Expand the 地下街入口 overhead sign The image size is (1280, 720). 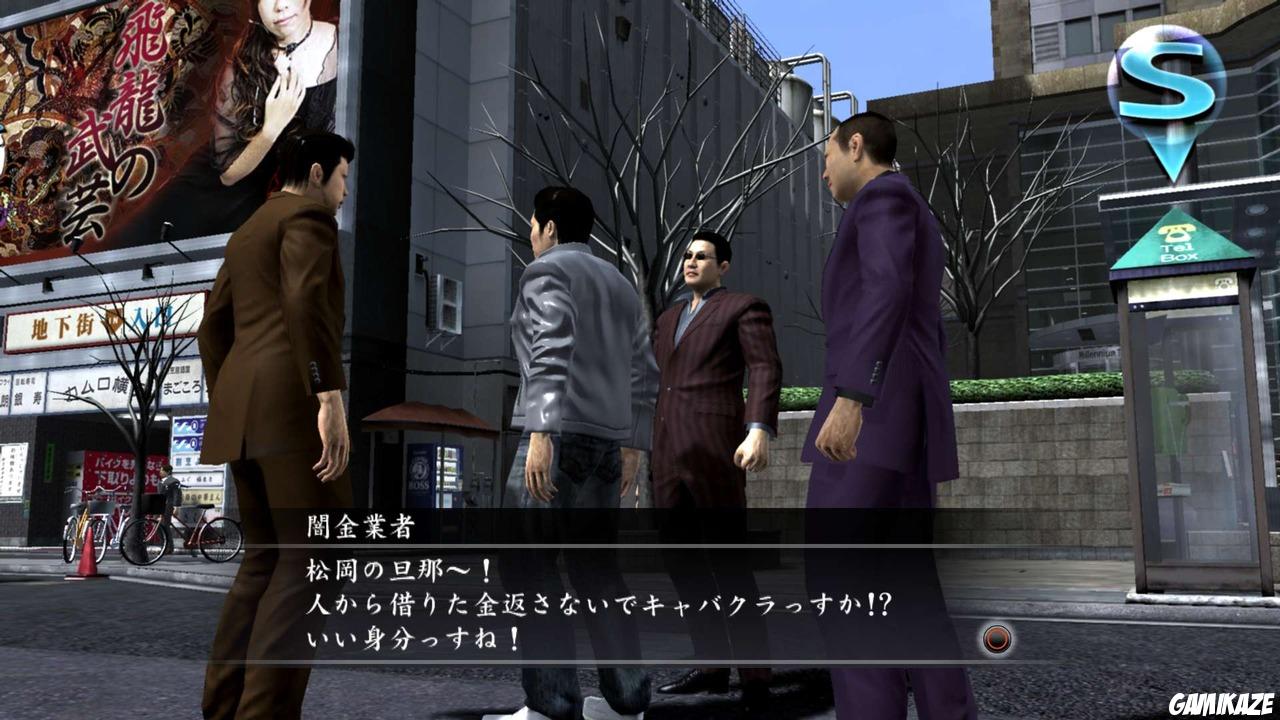[100, 320]
